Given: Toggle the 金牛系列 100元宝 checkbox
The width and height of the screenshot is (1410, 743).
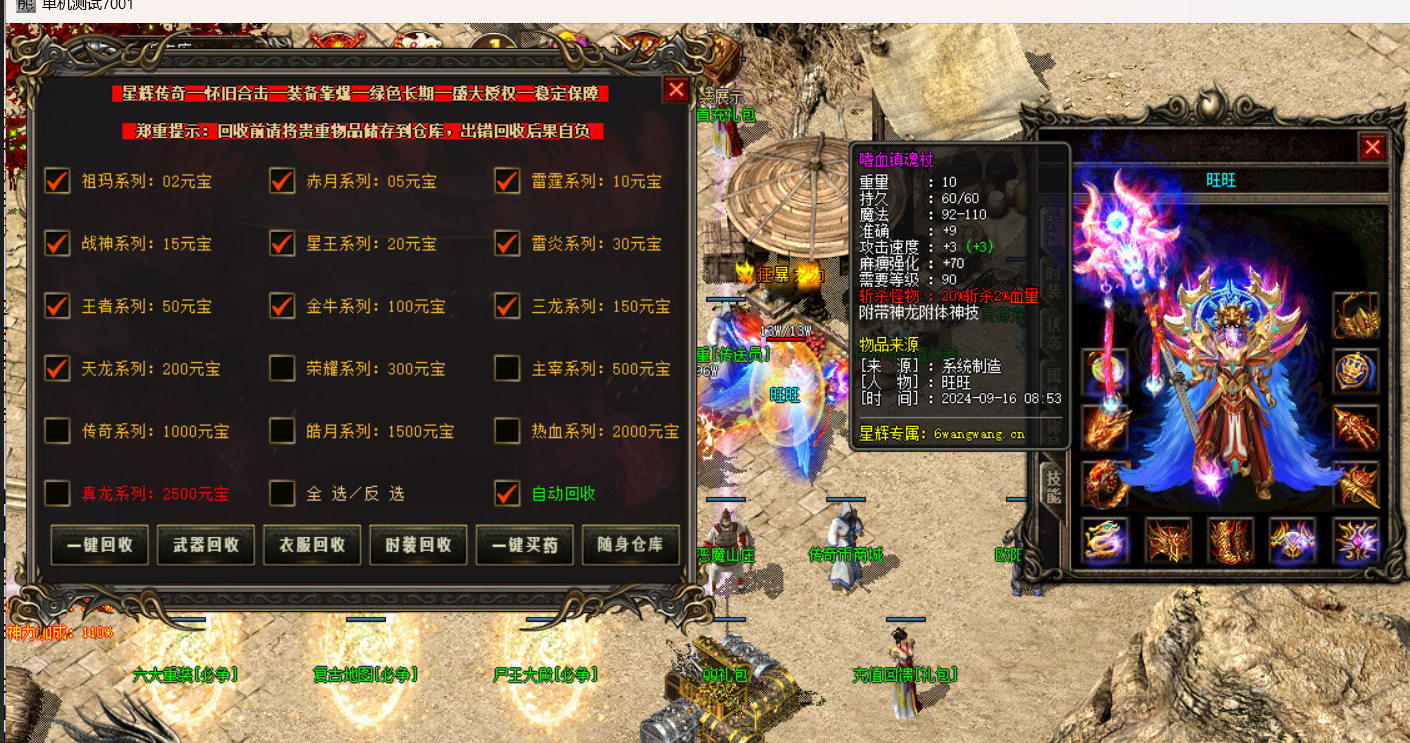Looking at the screenshot, I should (x=283, y=306).
